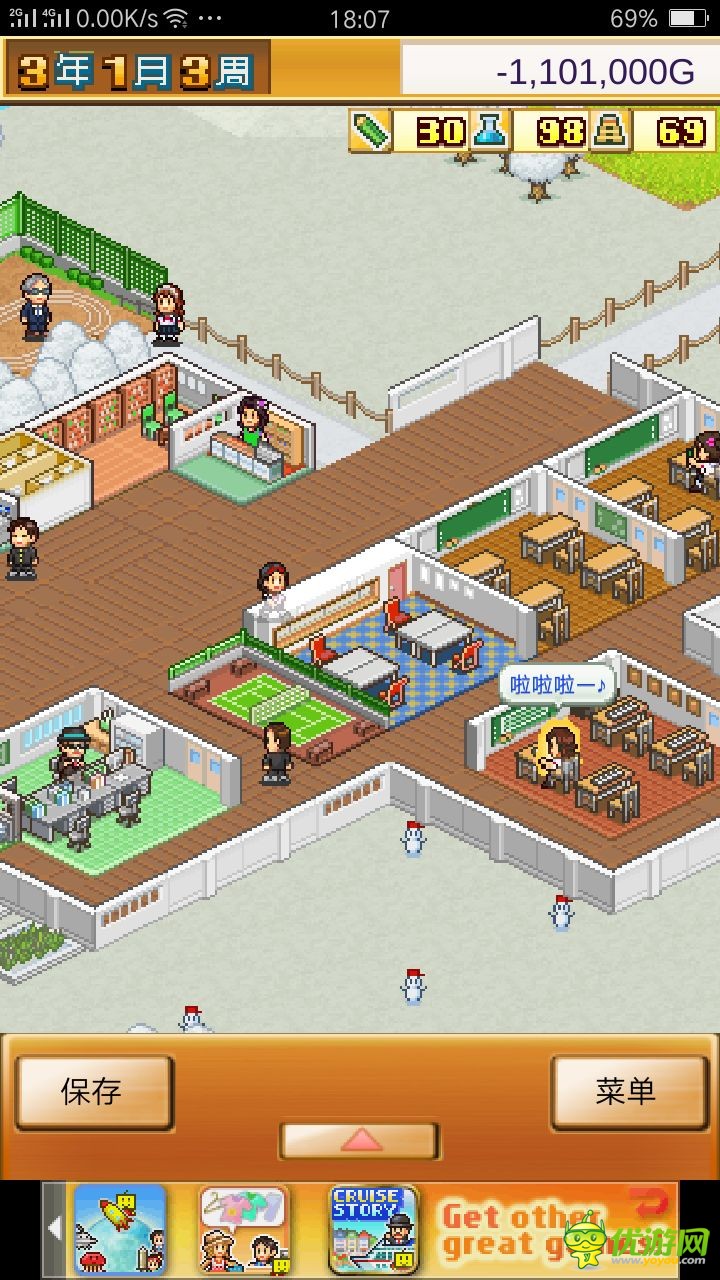720x1280 pixels.
Task: Open the clothing shop game ad icon
Action: [243, 1229]
